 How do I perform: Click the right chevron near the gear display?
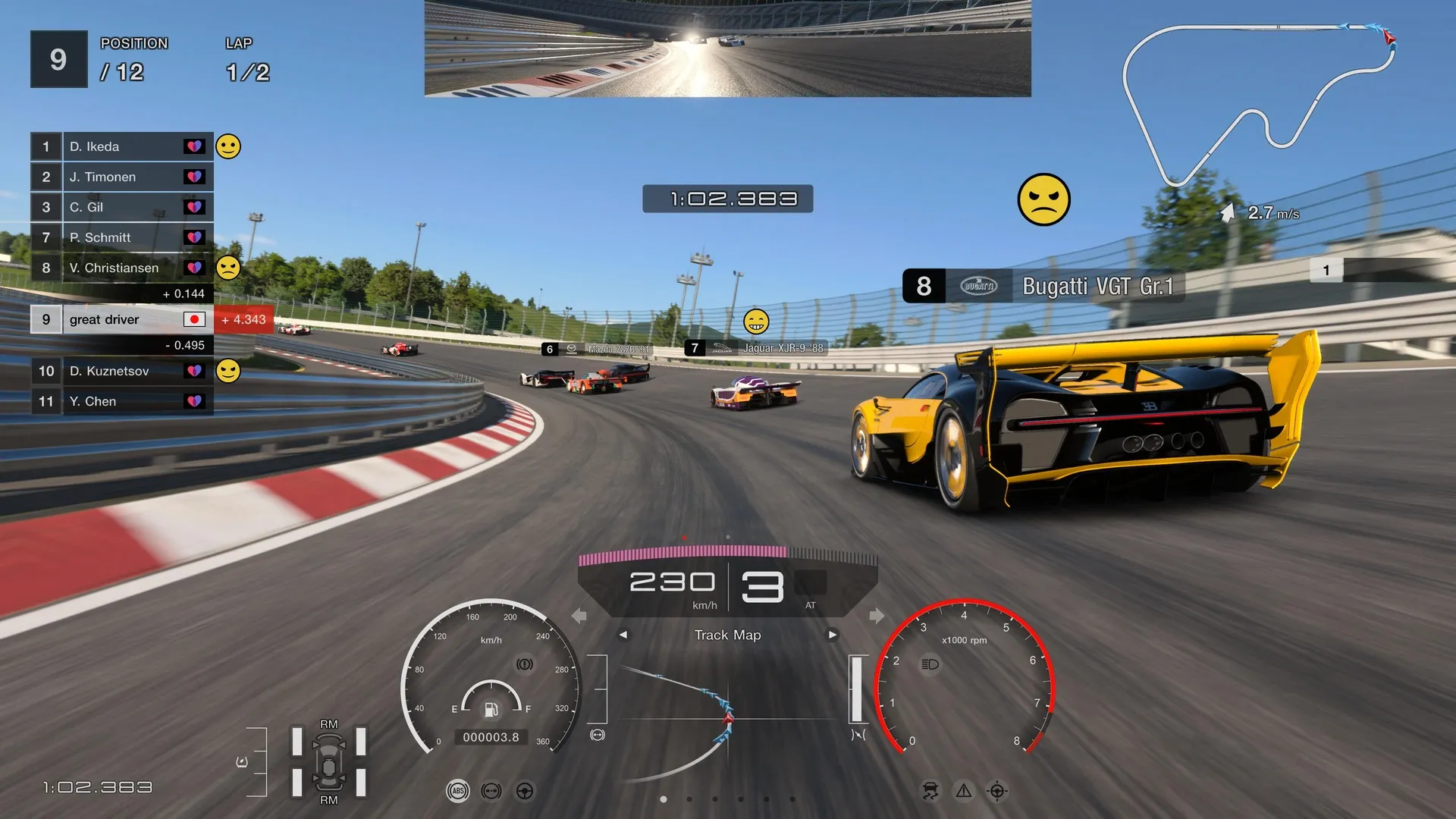(x=877, y=617)
